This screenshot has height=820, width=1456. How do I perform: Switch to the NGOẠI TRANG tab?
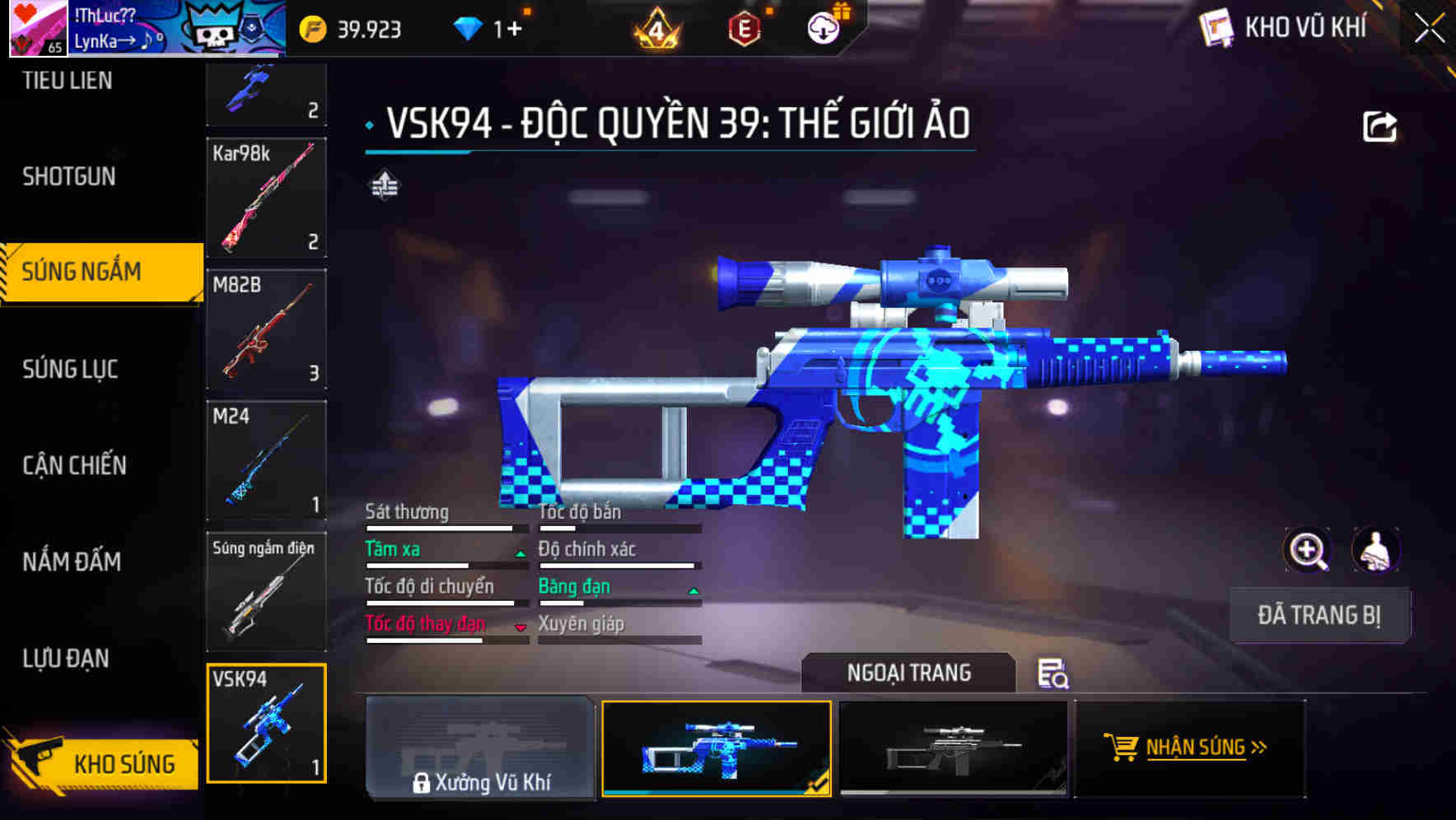(908, 673)
